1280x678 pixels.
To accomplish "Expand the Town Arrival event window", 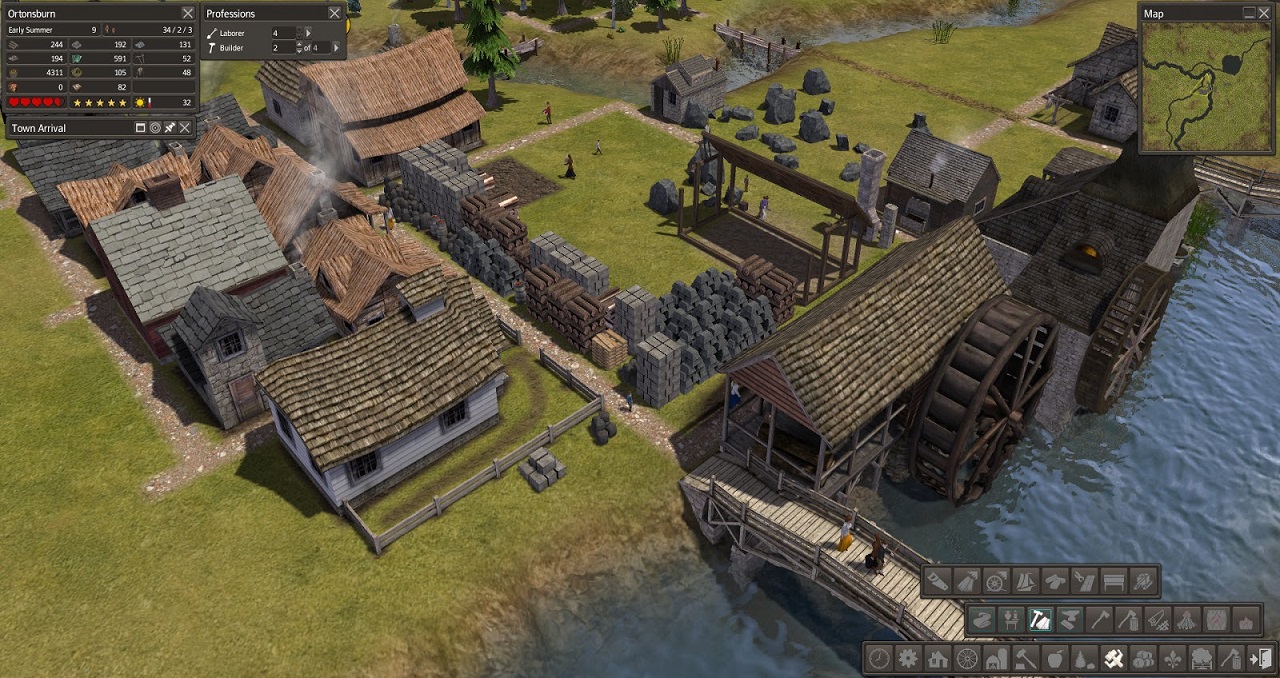I will click(140, 128).
